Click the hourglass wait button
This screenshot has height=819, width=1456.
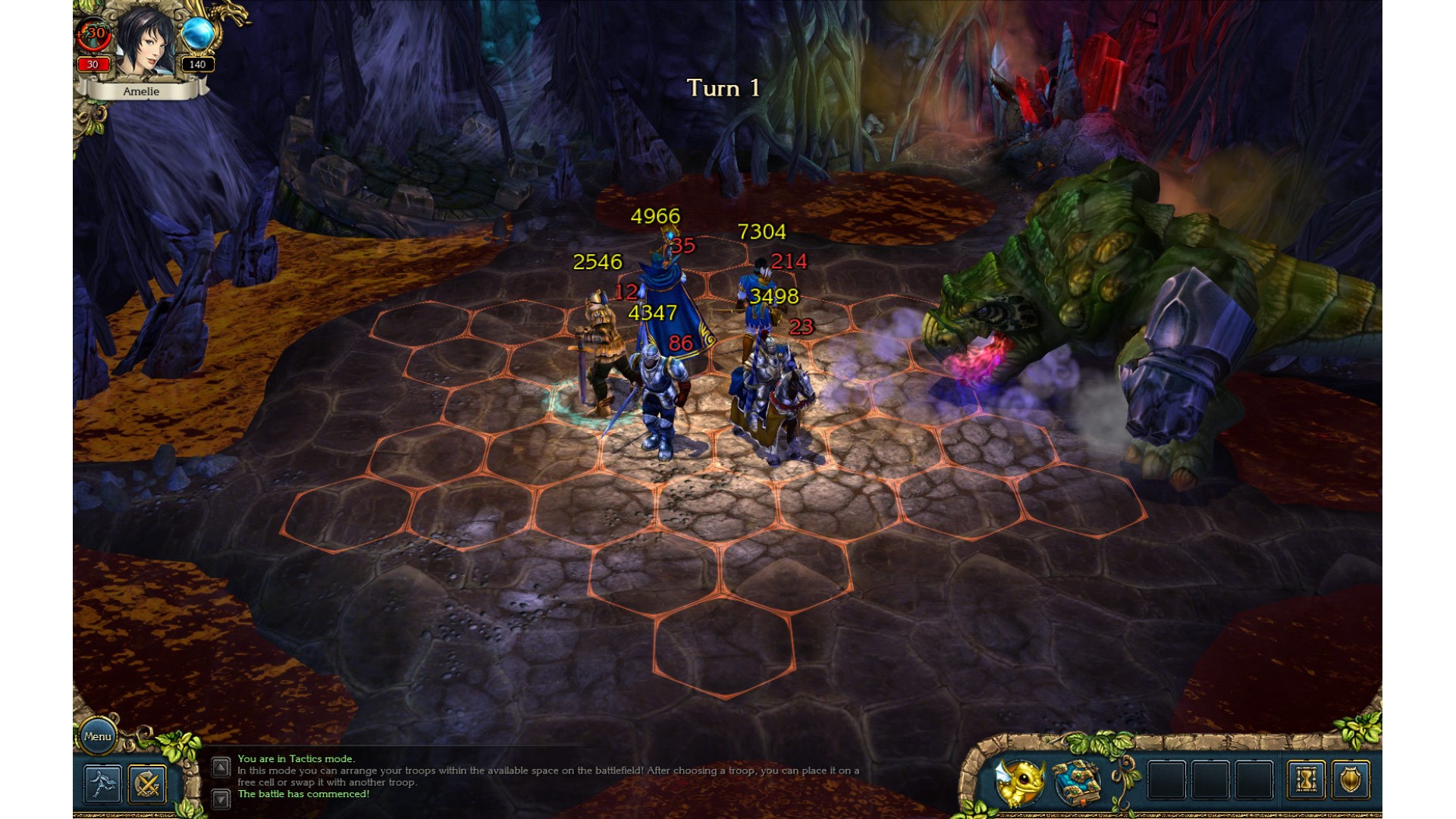pyautogui.click(x=1306, y=780)
